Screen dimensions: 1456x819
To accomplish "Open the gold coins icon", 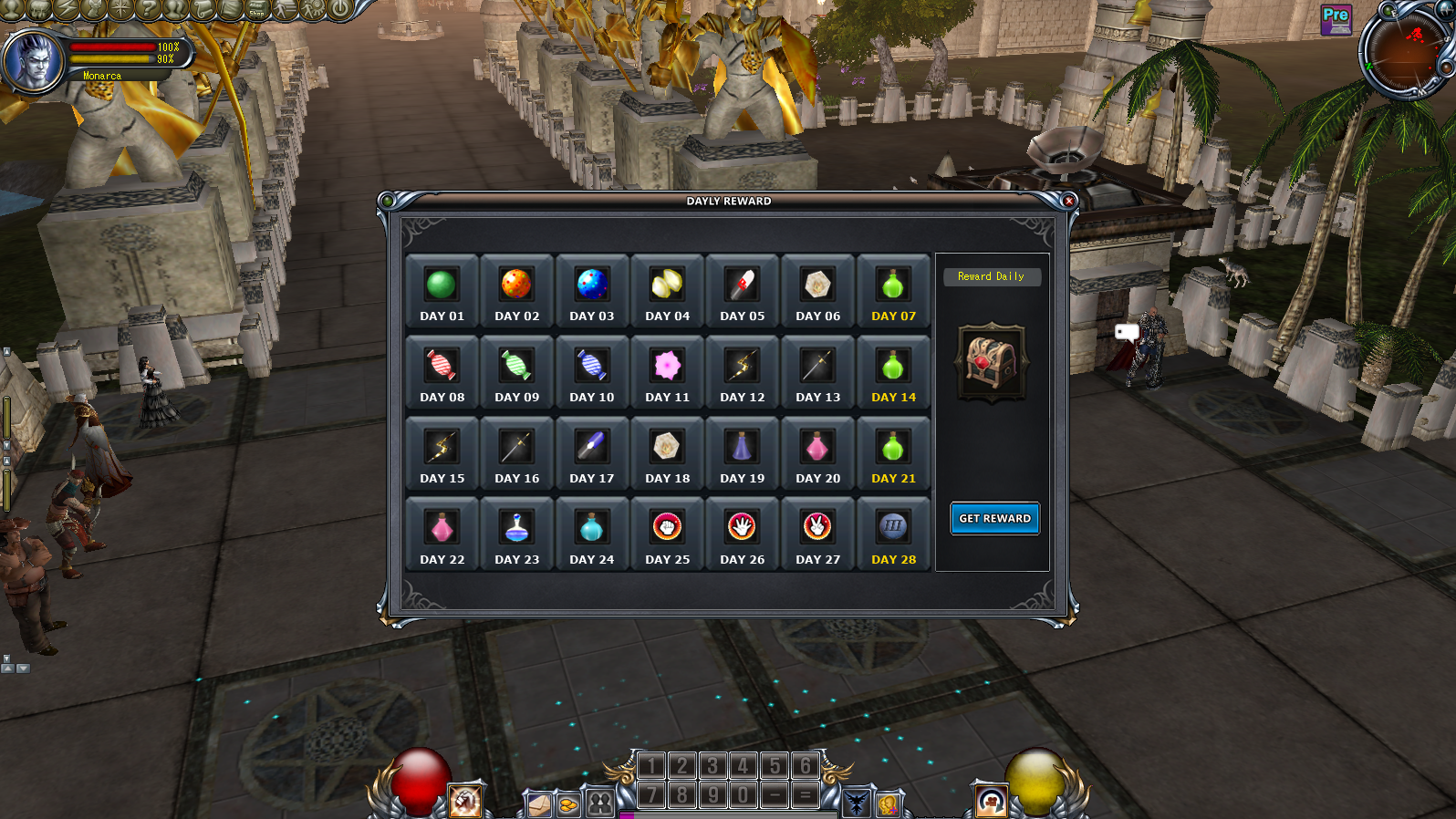I will [568, 804].
